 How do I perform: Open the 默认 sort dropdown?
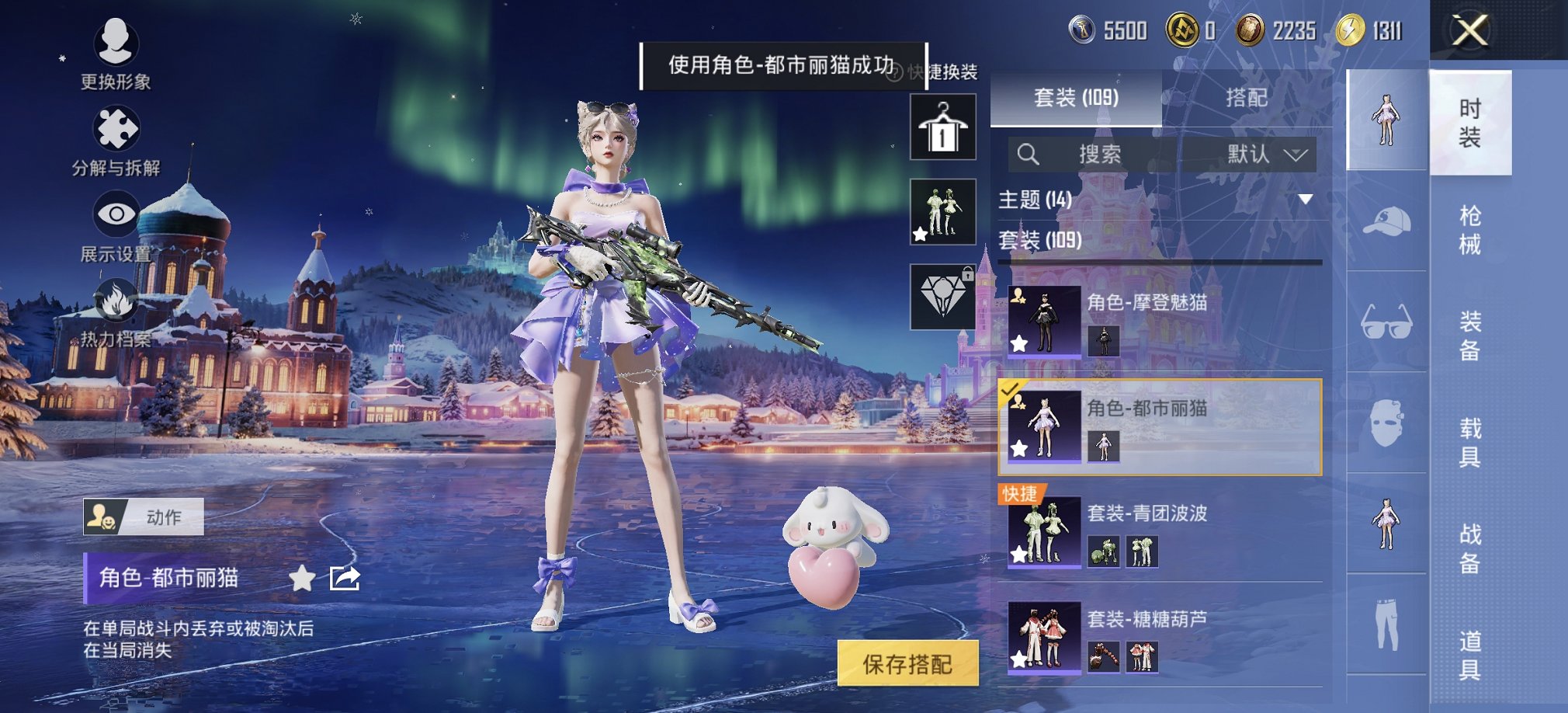pyautogui.click(x=1265, y=155)
